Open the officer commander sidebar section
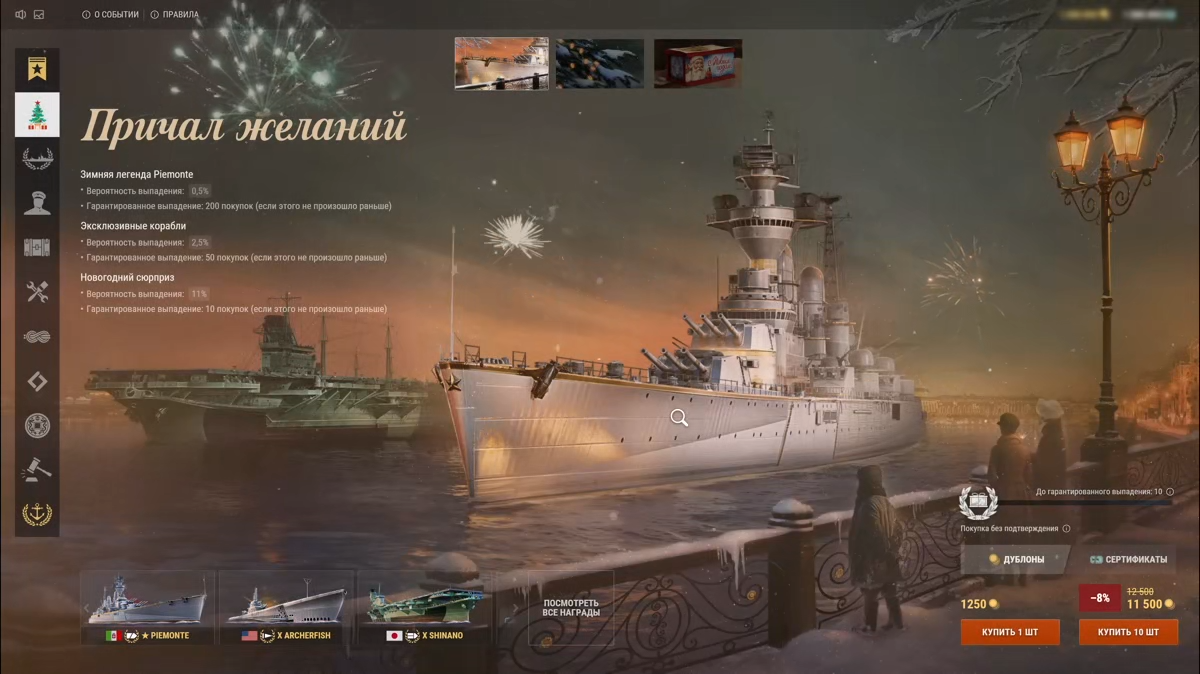This screenshot has width=1200, height=674. [x=37, y=203]
